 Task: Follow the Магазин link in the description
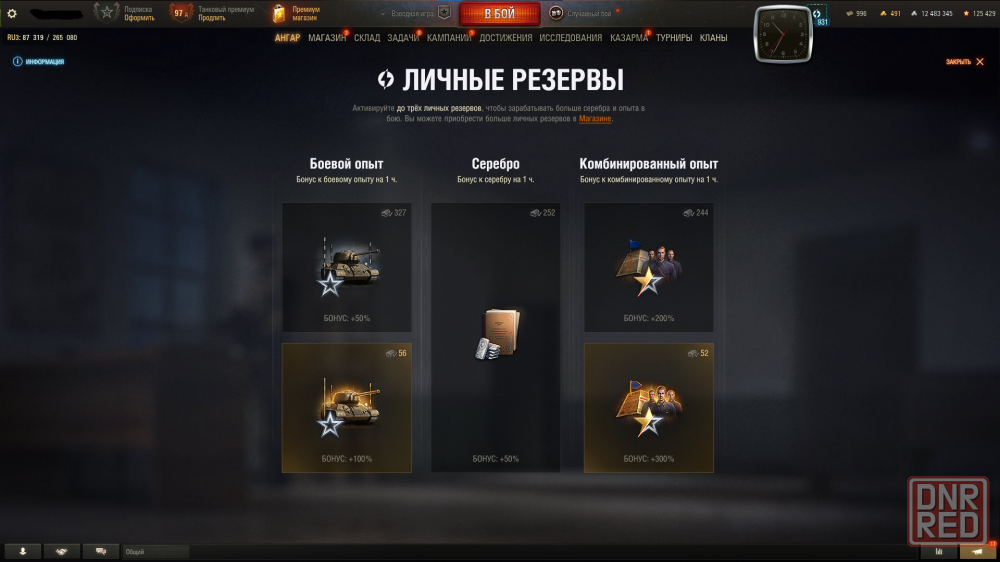click(595, 119)
